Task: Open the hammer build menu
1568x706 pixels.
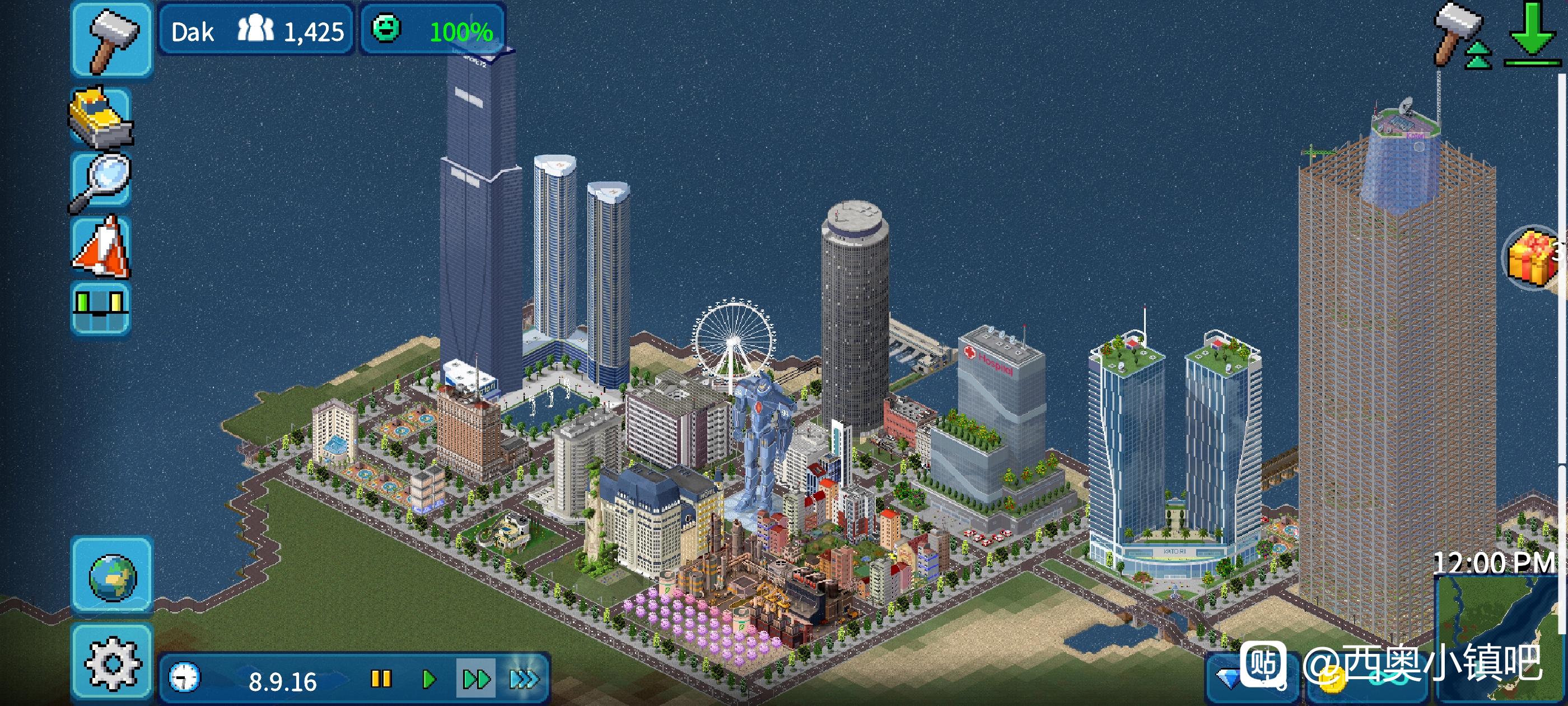Action: (x=112, y=40)
